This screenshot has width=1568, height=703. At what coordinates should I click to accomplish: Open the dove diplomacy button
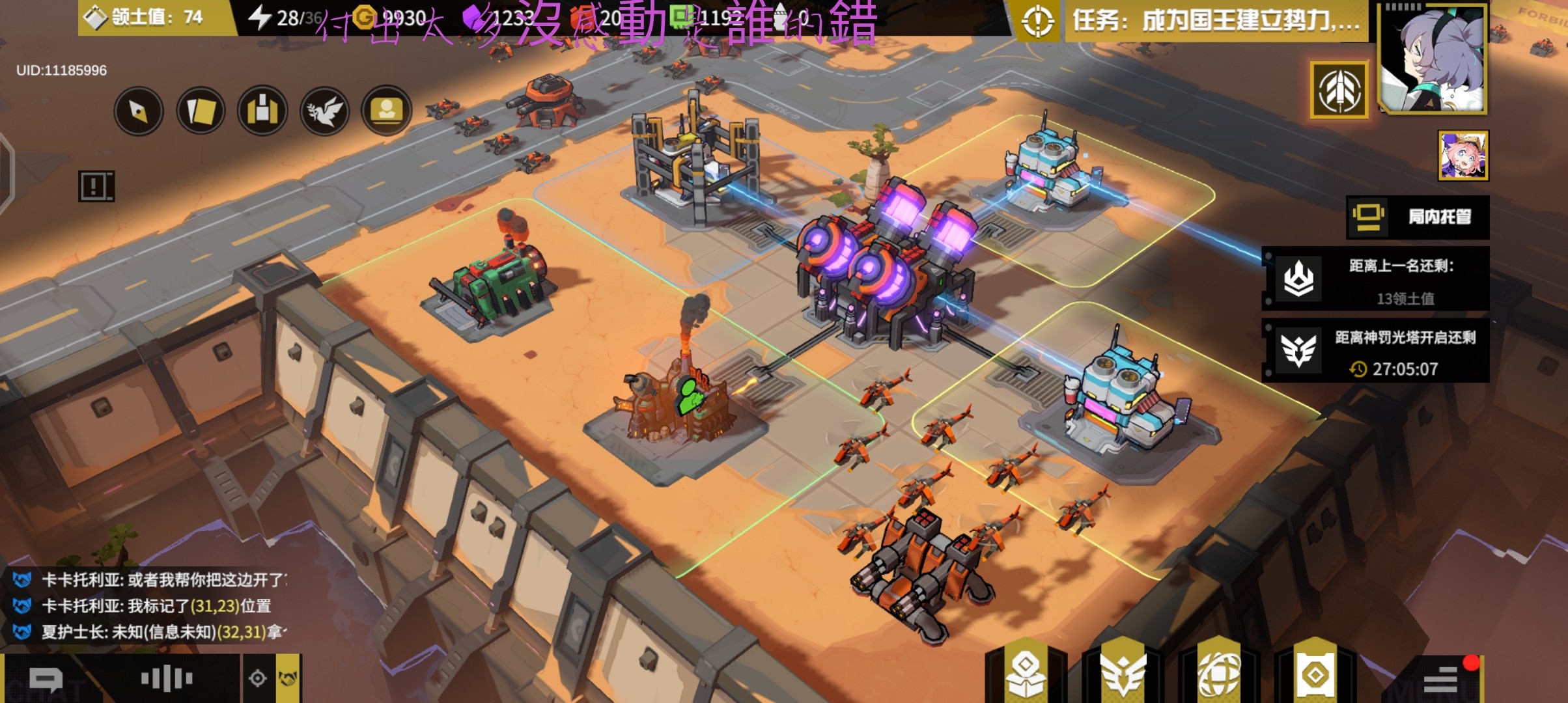(x=324, y=111)
